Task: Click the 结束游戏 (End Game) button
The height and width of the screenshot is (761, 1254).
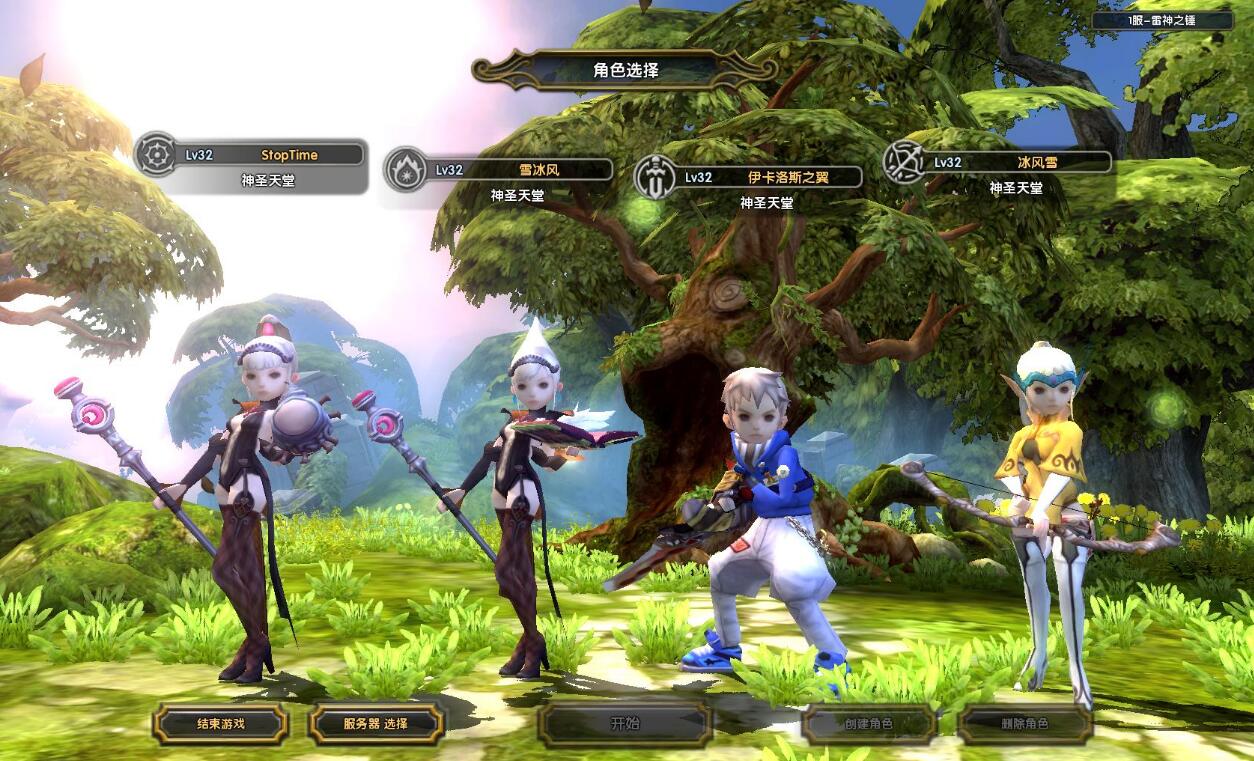Action: point(220,723)
